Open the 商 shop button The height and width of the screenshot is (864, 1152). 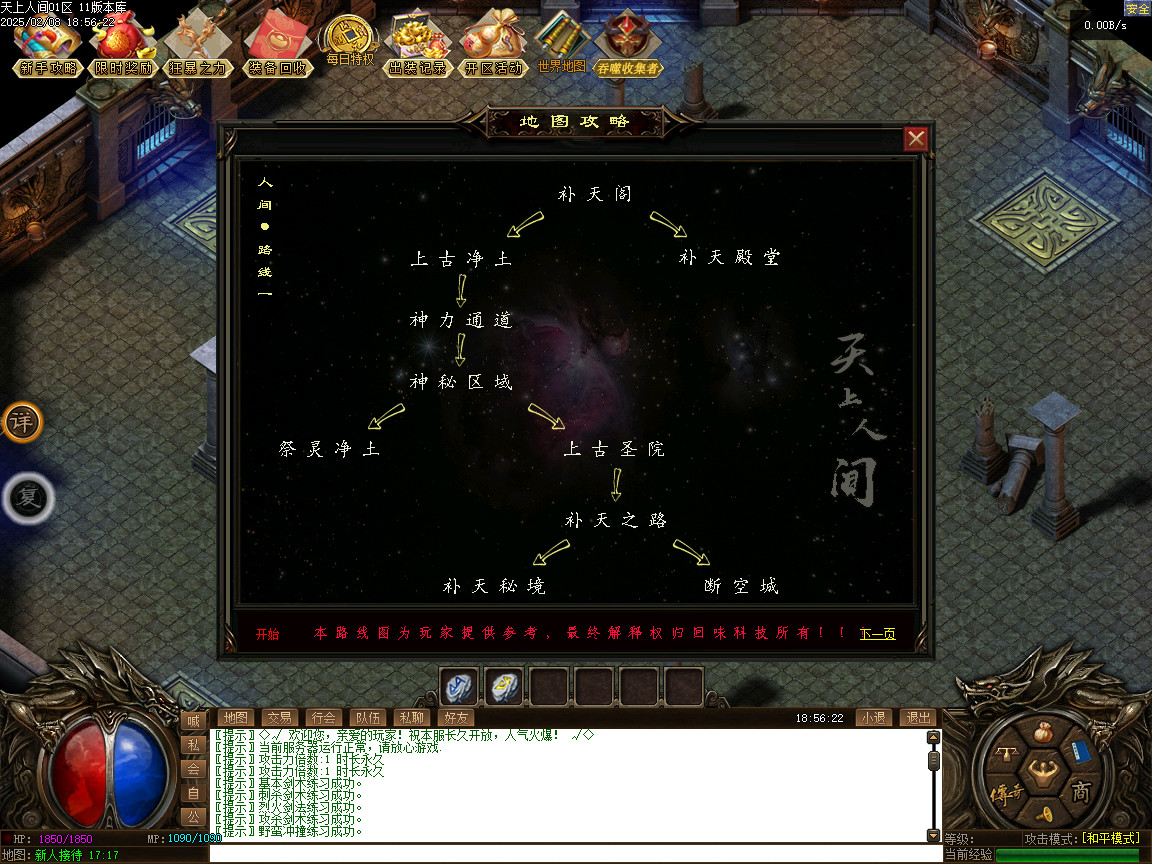pyautogui.click(x=1081, y=793)
